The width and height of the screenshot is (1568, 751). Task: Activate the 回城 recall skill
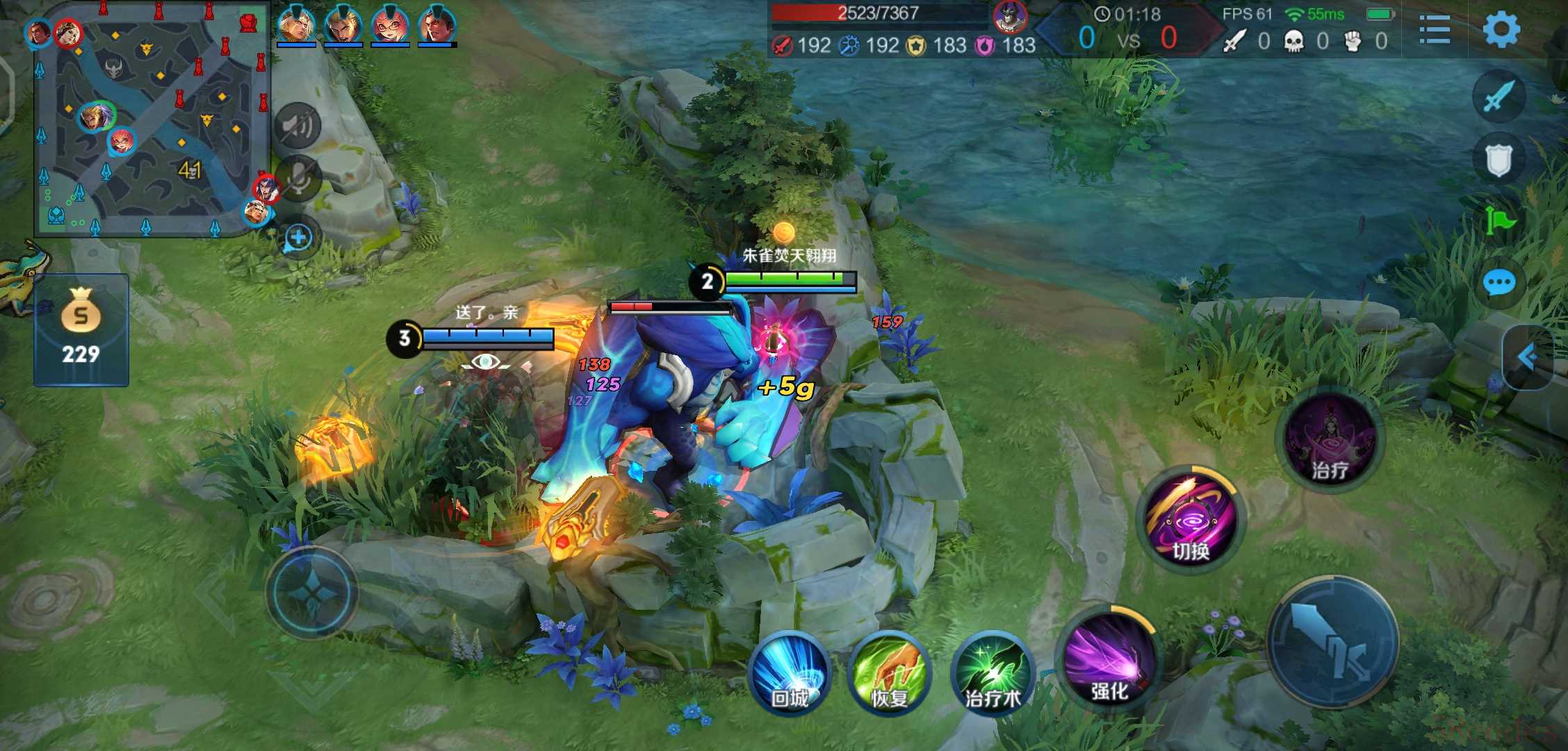(790, 673)
